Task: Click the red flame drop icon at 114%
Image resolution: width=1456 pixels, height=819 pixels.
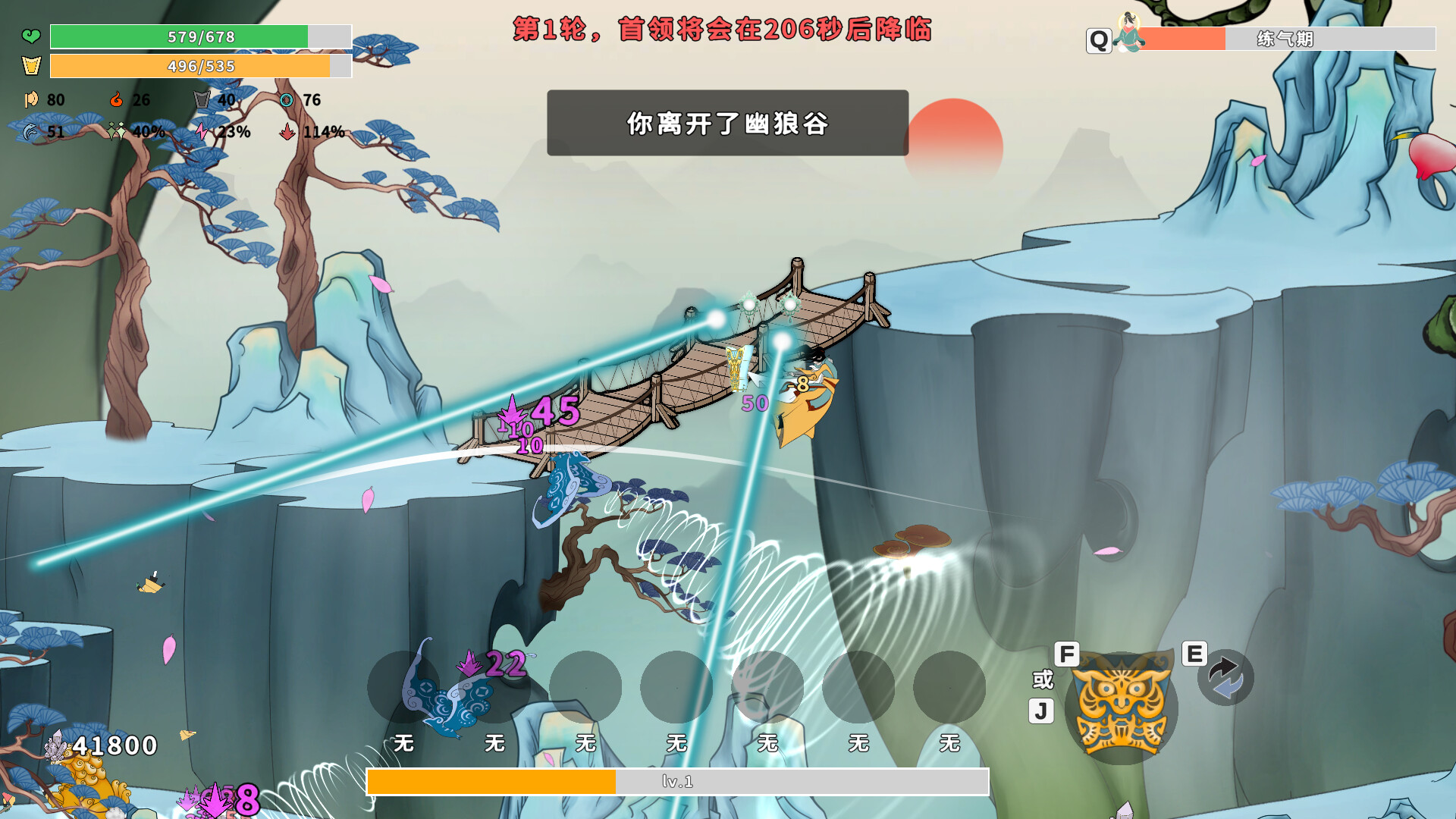Action: pyautogui.click(x=289, y=132)
